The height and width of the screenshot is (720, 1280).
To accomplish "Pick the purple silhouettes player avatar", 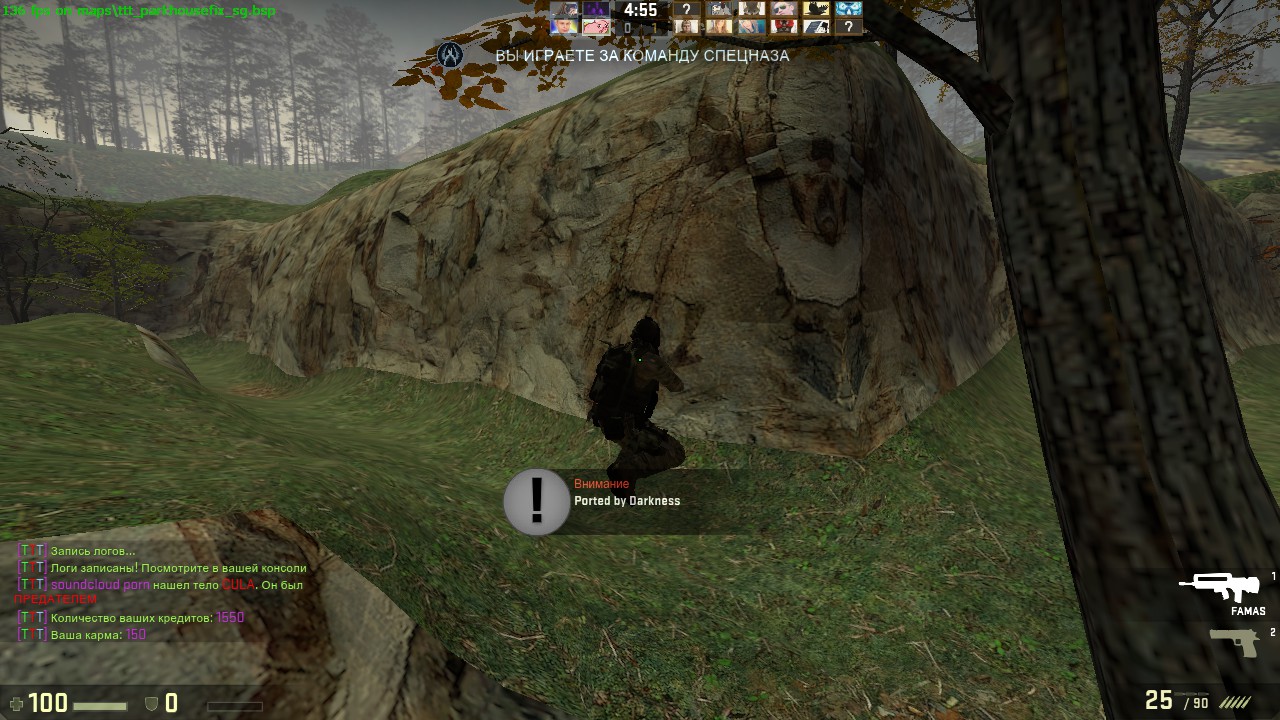I will 596,9.
